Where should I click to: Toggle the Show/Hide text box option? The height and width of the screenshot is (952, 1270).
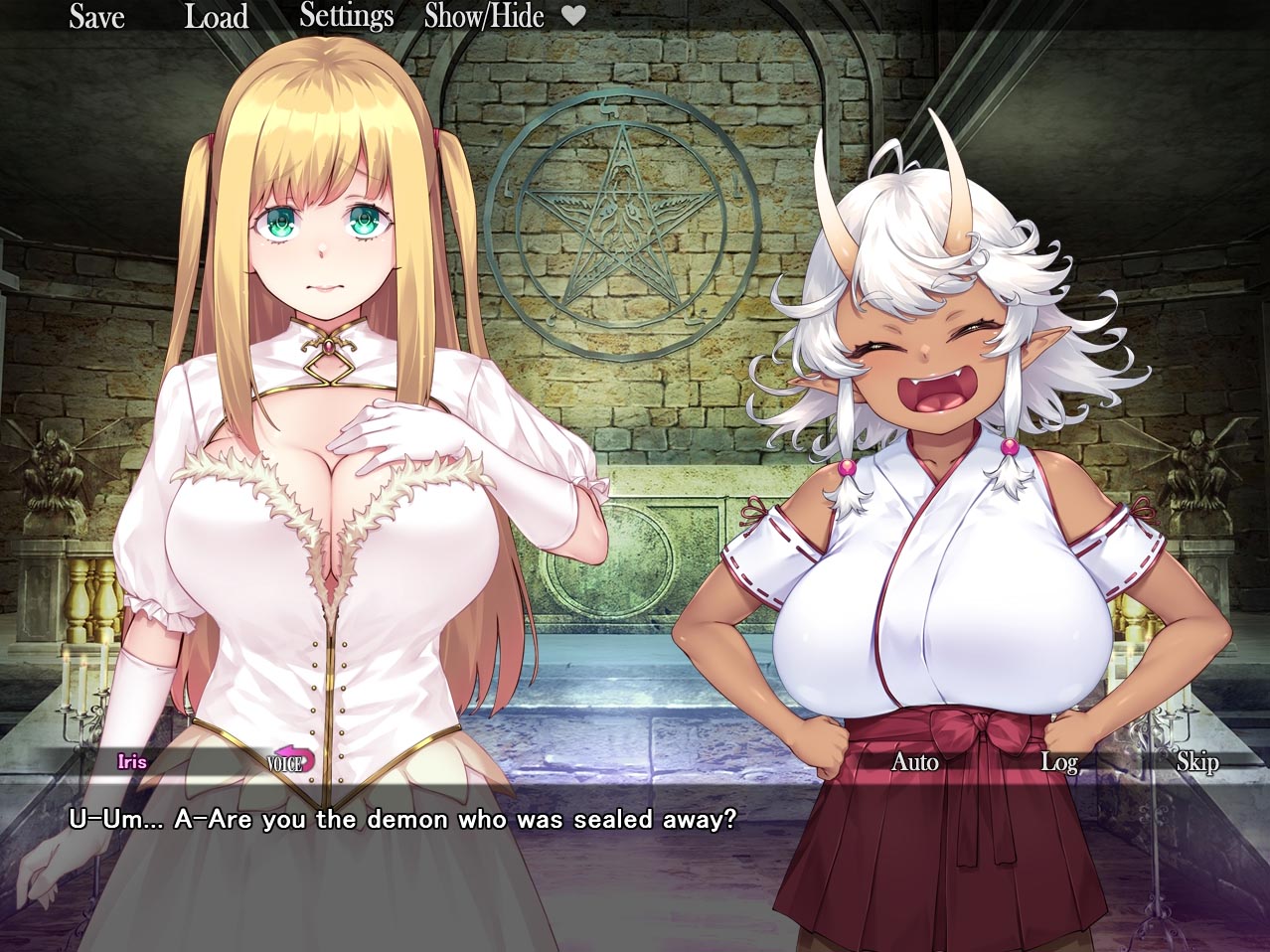(x=484, y=17)
